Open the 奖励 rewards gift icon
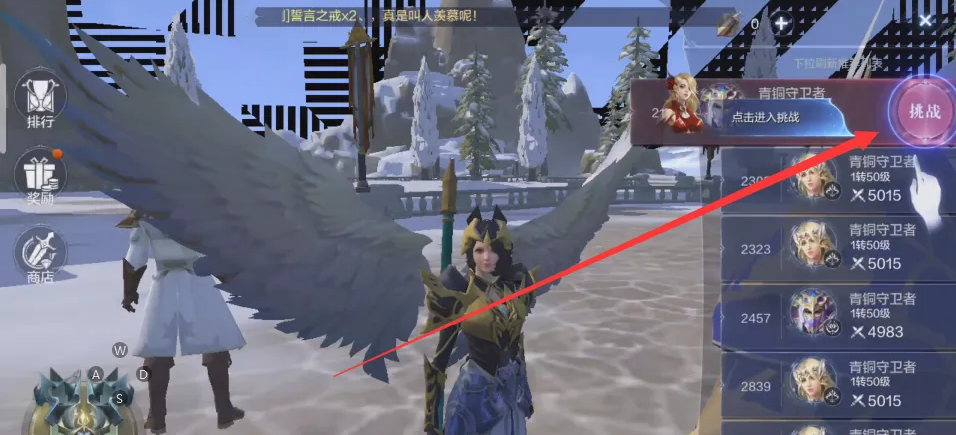This screenshot has width=956, height=435. (40, 179)
